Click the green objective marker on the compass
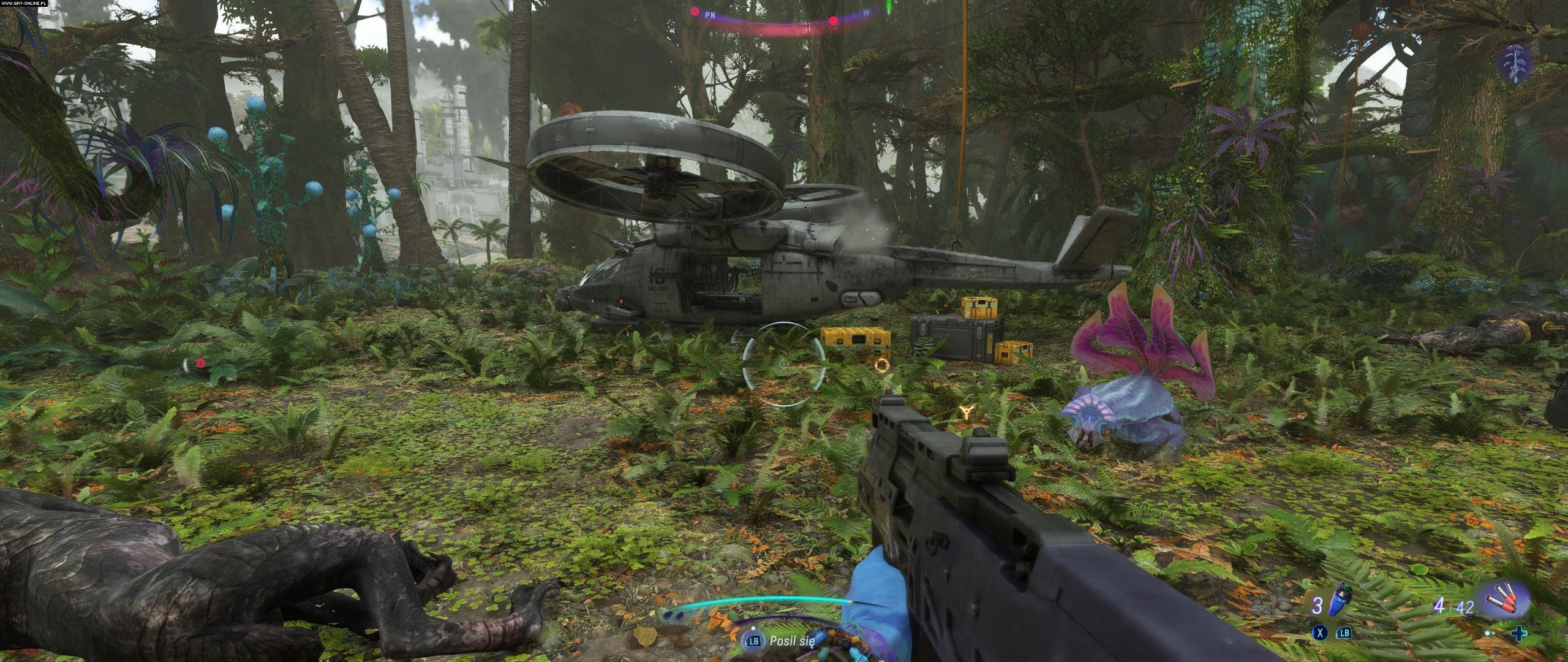This screenshot has width=1568, height=662. coord(887,7)
